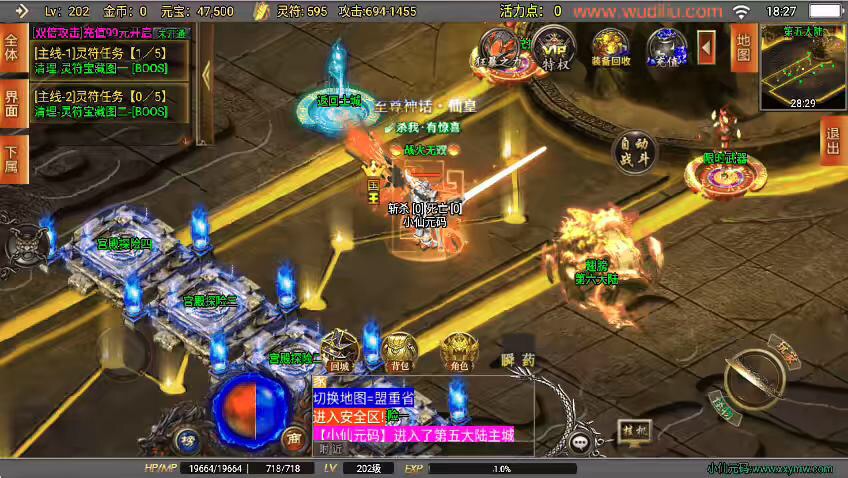Click the 退出 exit button
Image resolution: width=848 pixels, height=478 pixels.
tap(832, 141)
